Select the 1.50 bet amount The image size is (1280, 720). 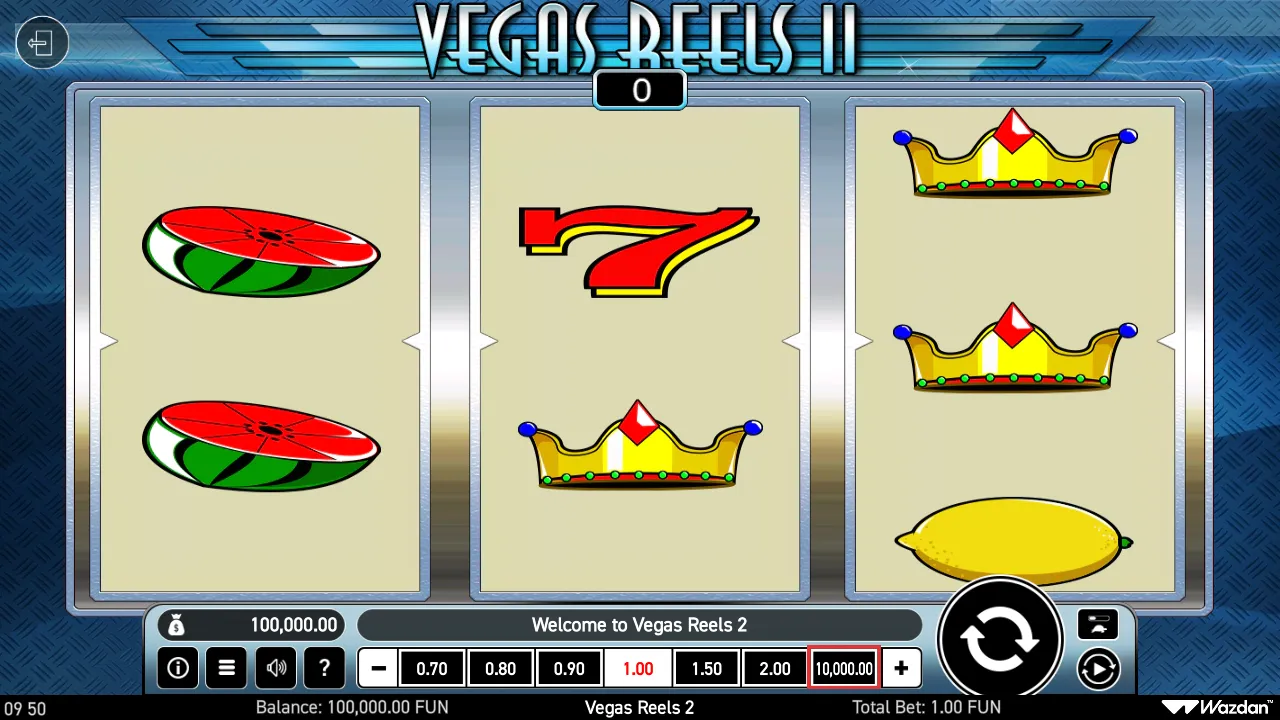pos(706,668)
